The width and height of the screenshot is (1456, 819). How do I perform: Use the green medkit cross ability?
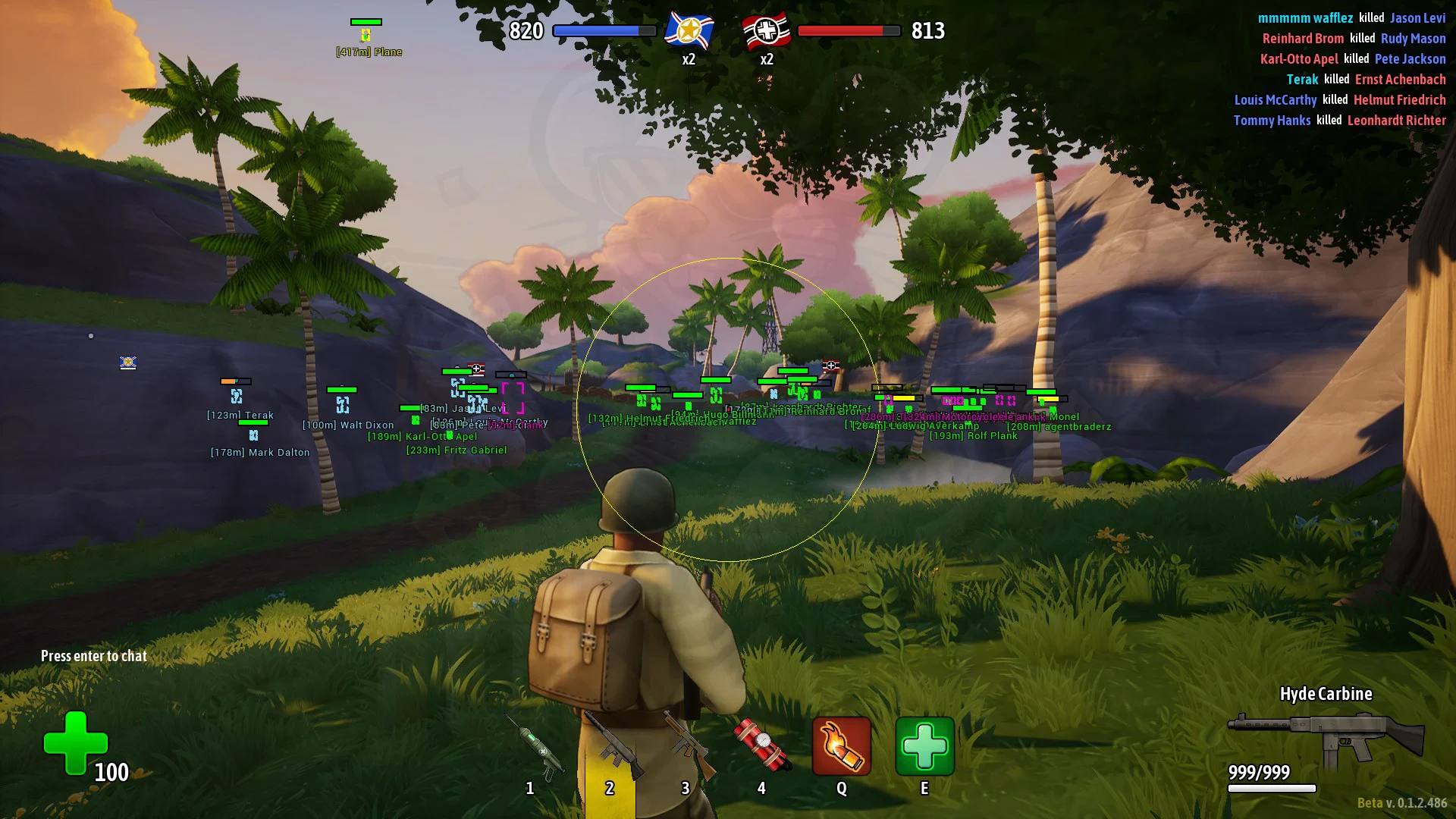tap(924, 747)
